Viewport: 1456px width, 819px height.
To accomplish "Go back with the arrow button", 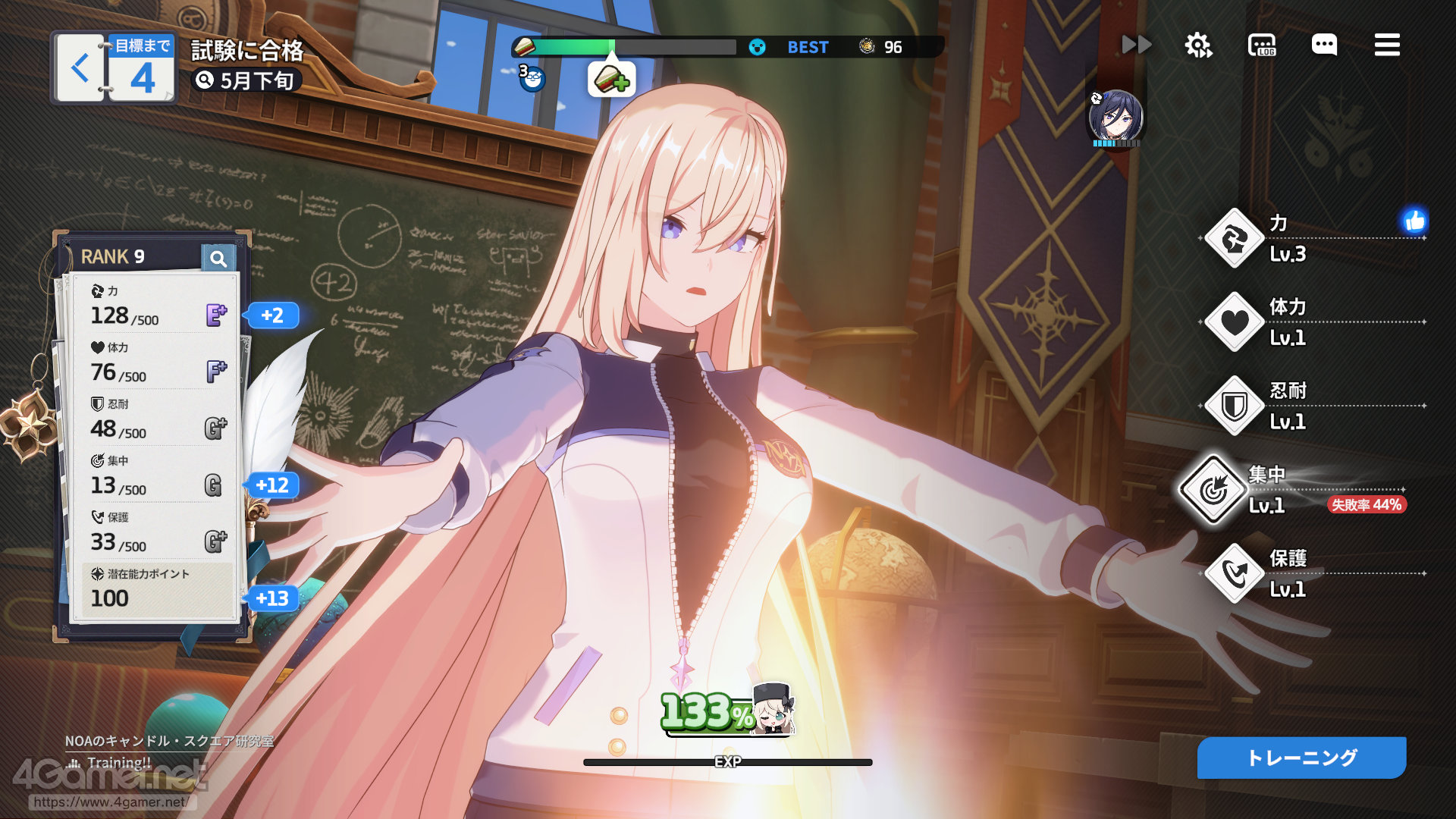I will pyautogui.click(x=80, y=68).
